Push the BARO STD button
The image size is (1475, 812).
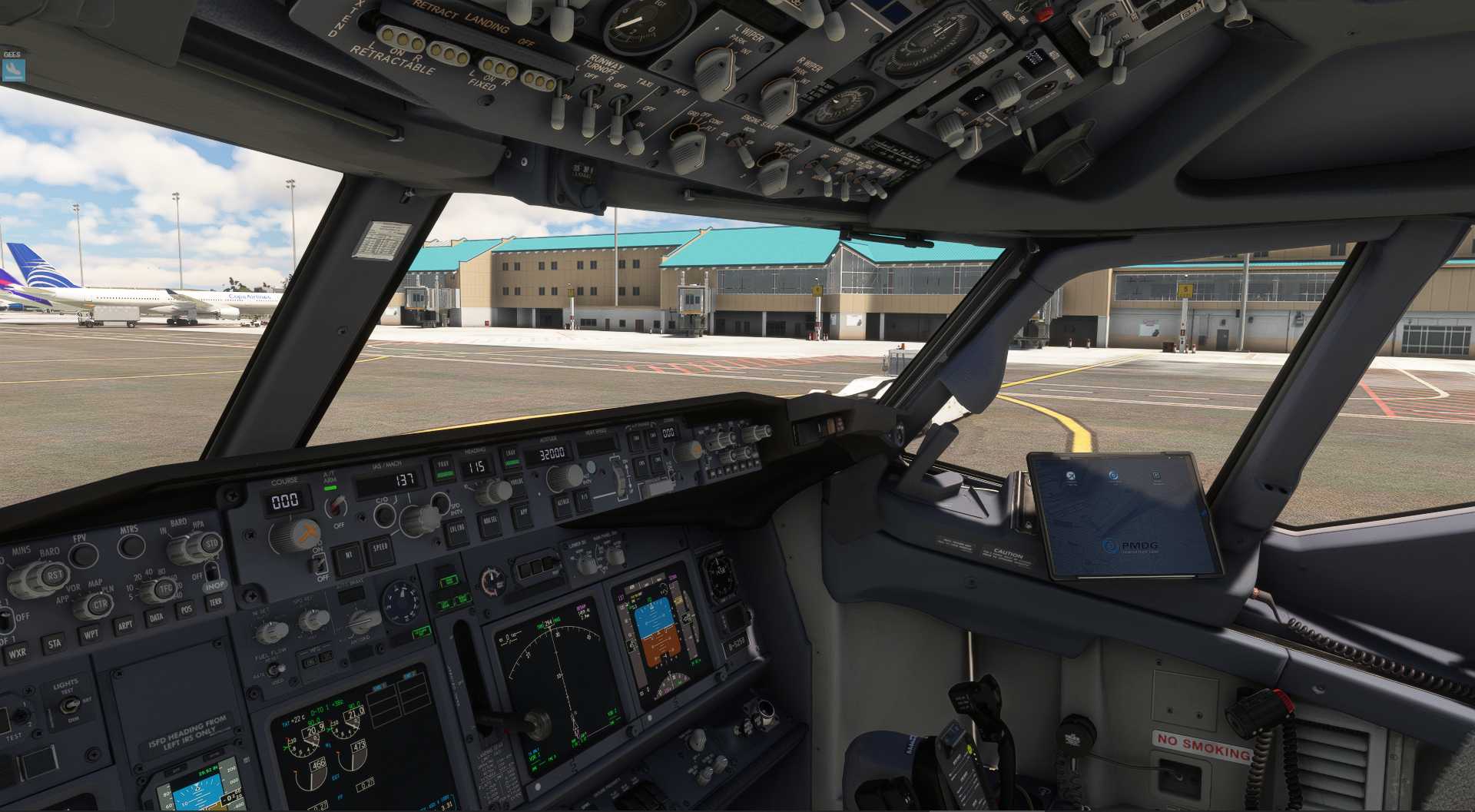210,544
